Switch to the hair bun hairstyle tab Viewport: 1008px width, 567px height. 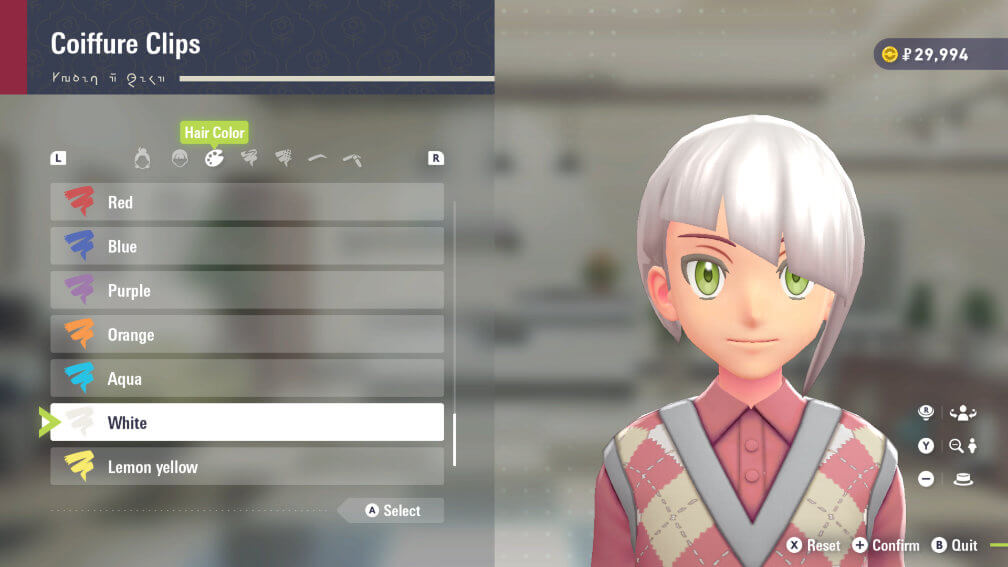tap(142, 158)
